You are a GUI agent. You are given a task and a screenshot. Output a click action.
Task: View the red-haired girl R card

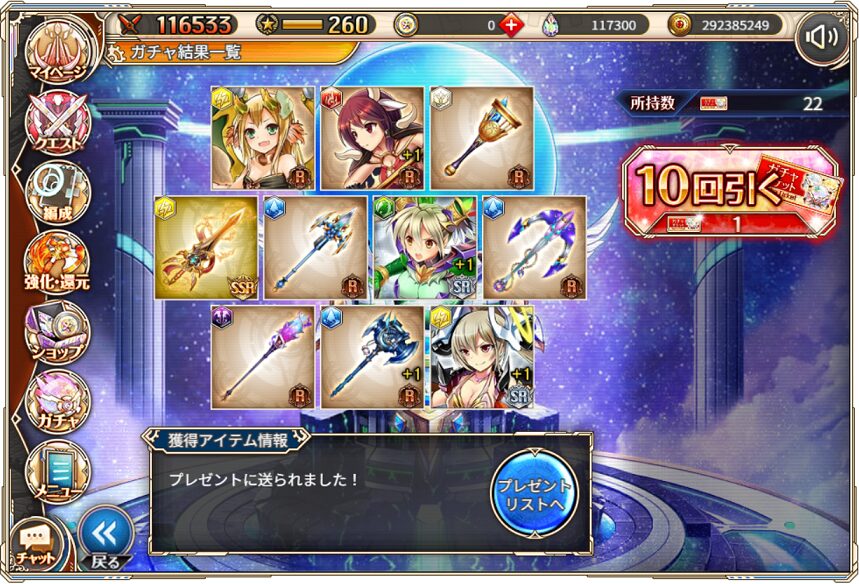pos(371,138)
